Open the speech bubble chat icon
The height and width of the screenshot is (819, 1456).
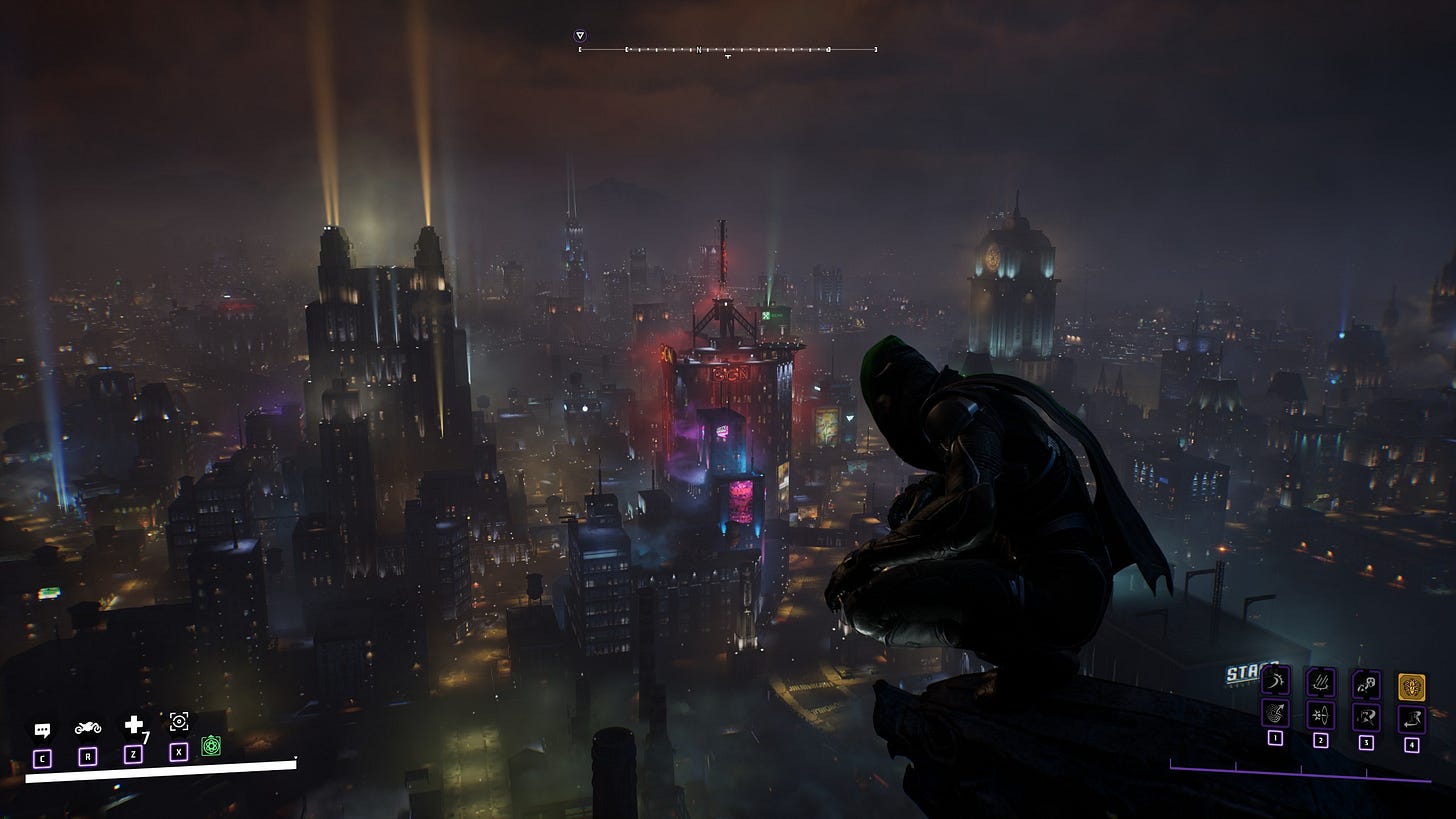pos(42,730)
